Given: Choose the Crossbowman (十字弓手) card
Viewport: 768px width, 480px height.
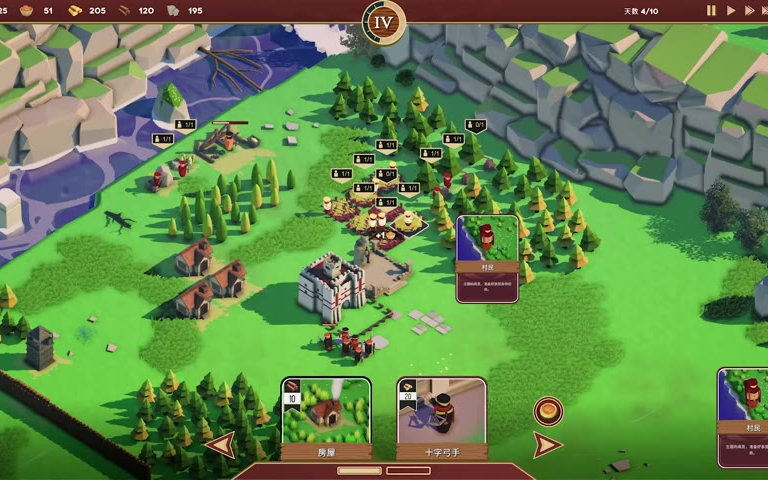Looking at the screenshot, I should click(441, 417).
